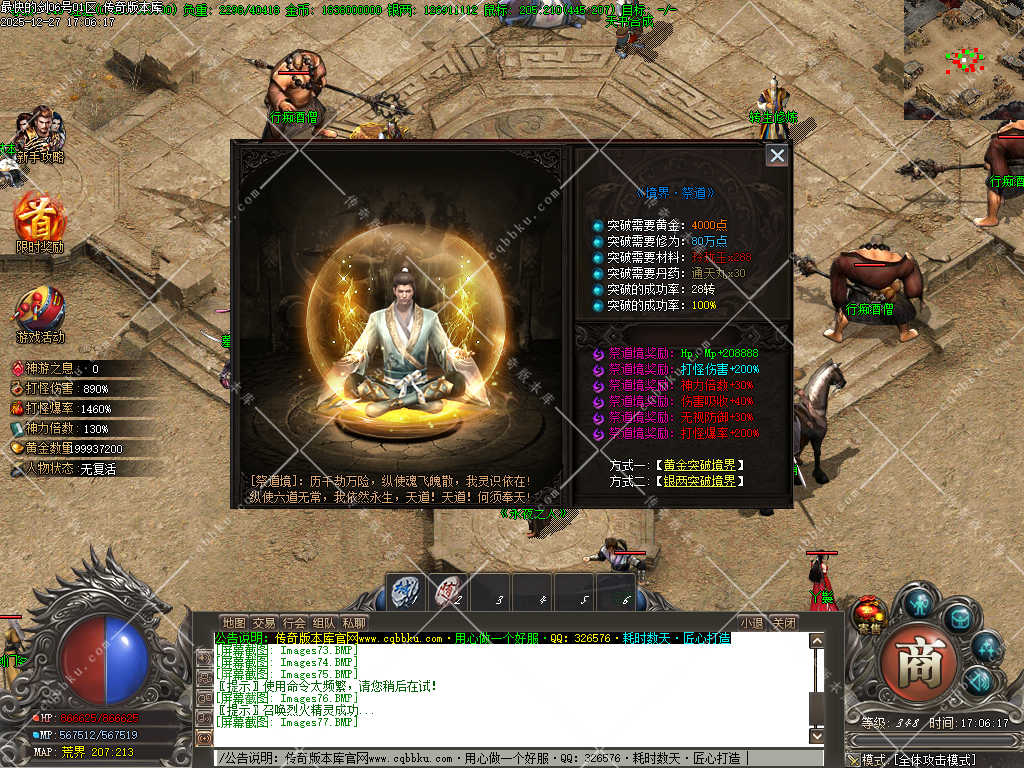Choose 银两突破境界 breakthrough option
The height and width of the screenshot is (768, 1024).
click(700, 481)
